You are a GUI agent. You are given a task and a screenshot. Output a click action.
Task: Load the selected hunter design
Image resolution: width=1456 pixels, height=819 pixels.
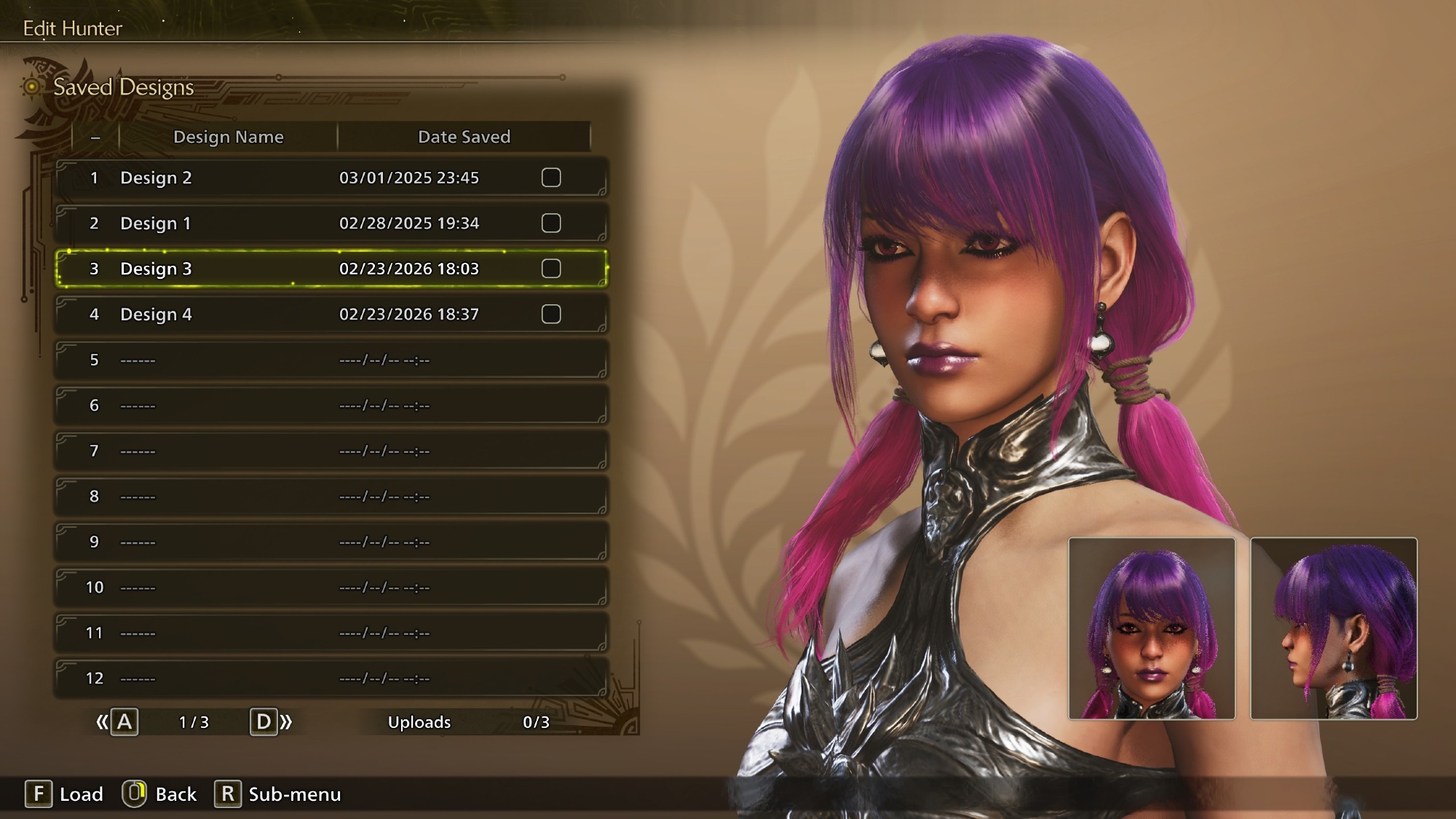[x=64, y=794]
